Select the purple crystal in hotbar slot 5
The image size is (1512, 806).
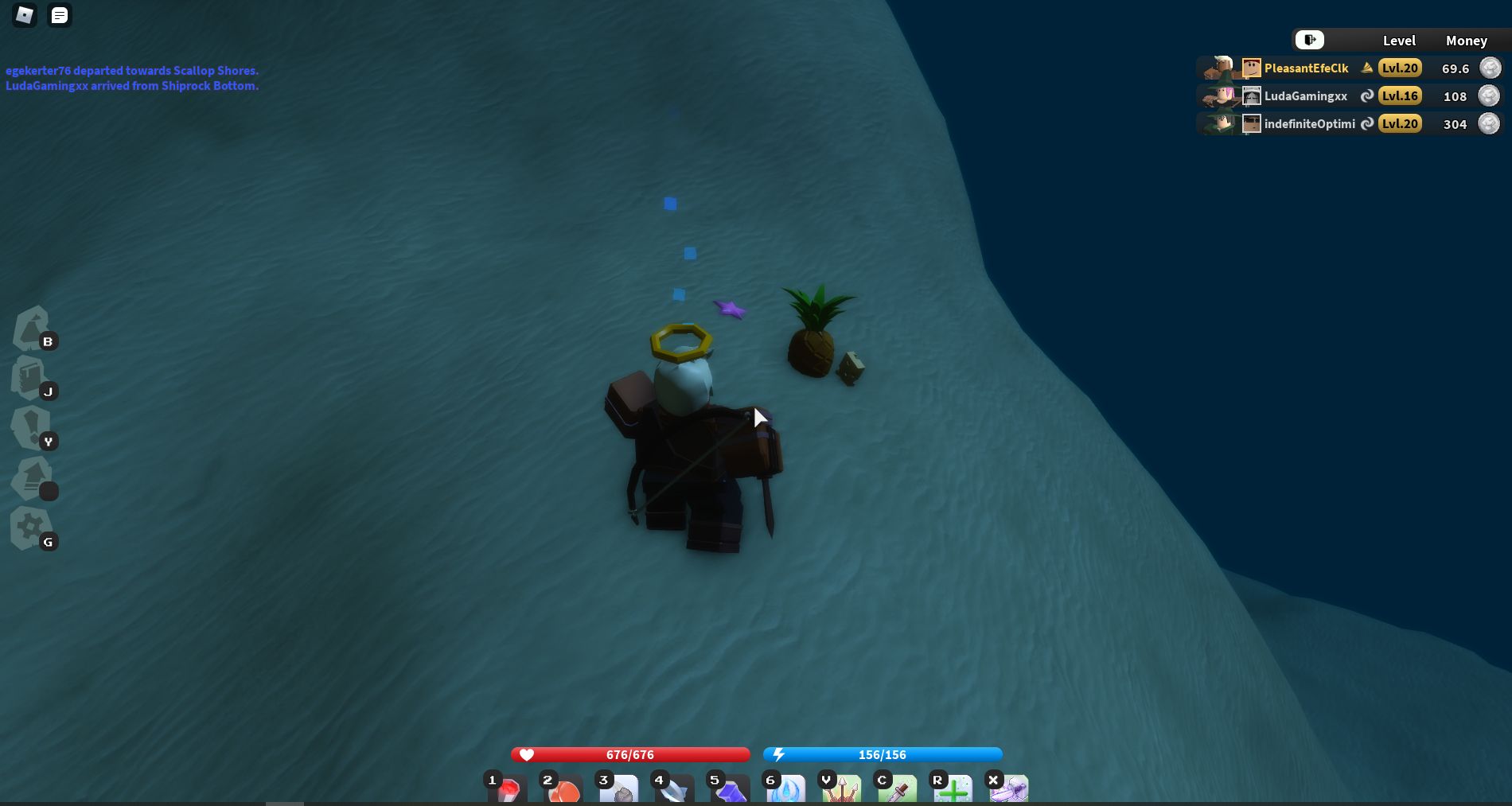point(731,792)
